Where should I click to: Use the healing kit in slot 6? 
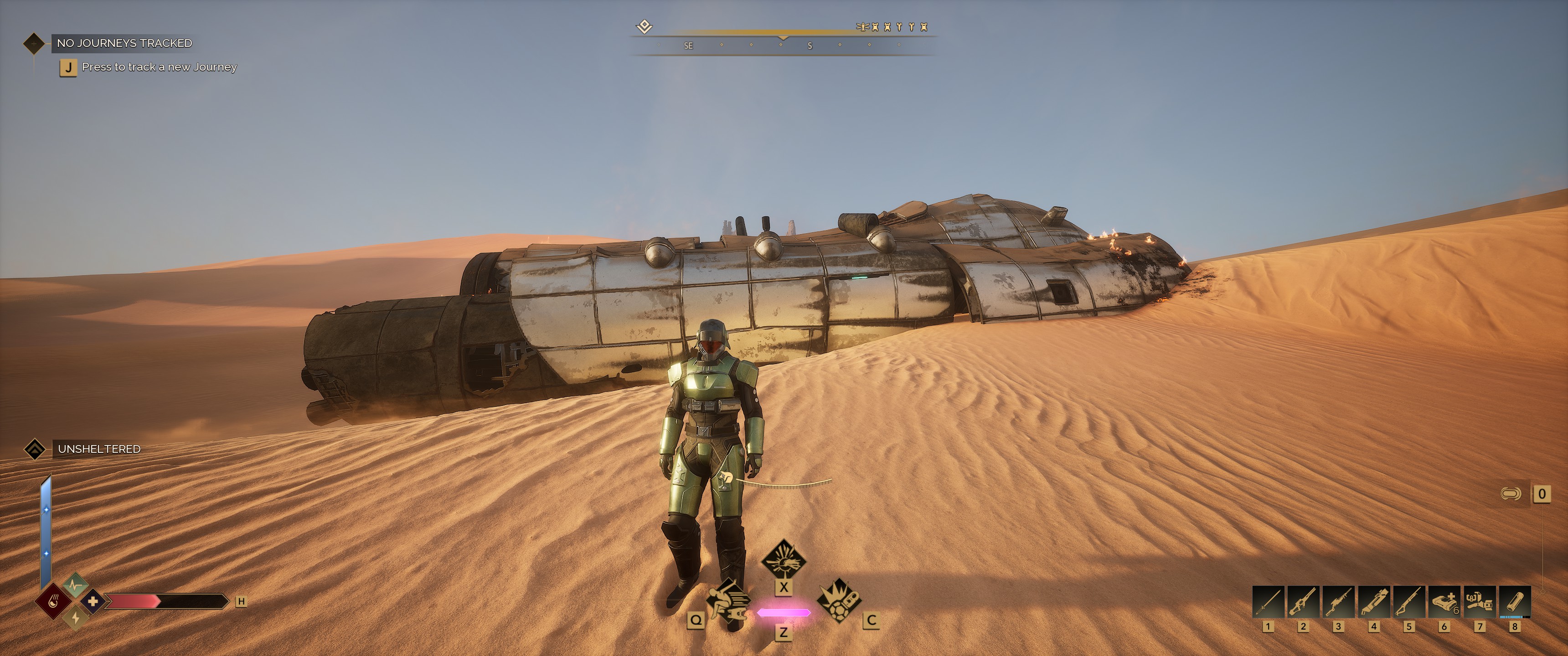pyautogui.click(x=1444, y=602)
